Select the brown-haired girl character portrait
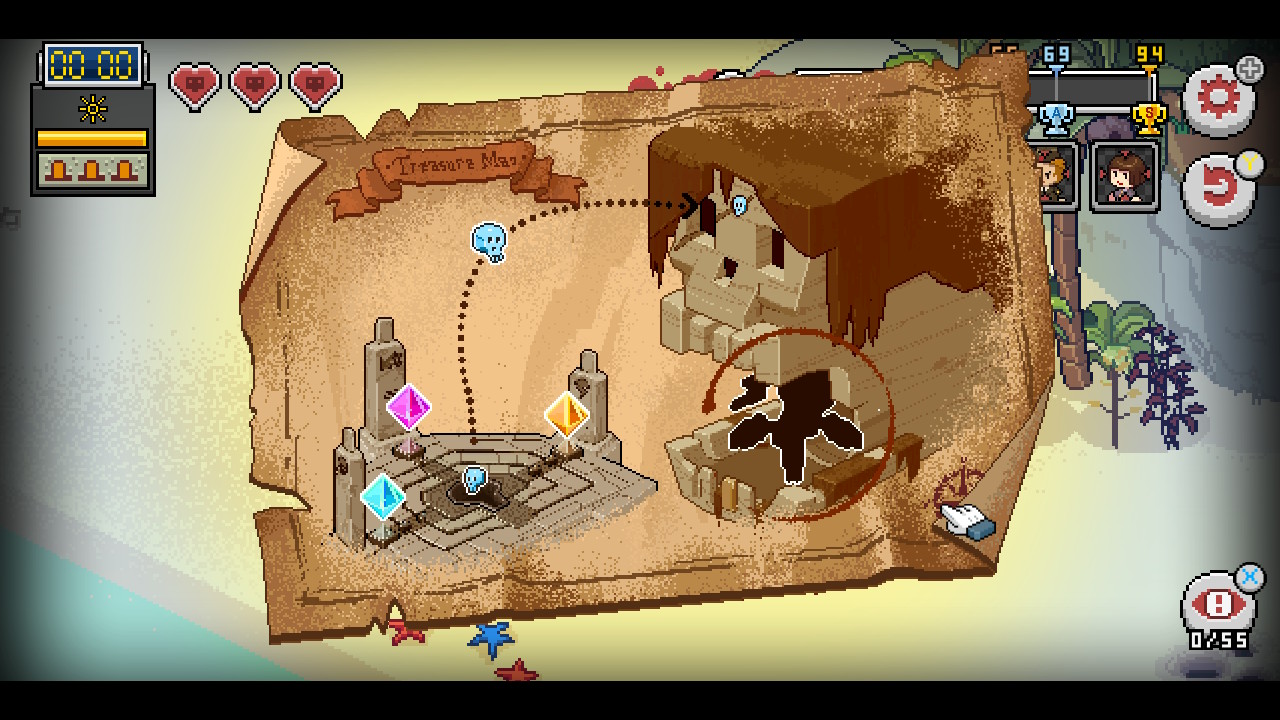Image resolution: width=1280 pixels, height=720 pixels. [x=1125, y=176]
